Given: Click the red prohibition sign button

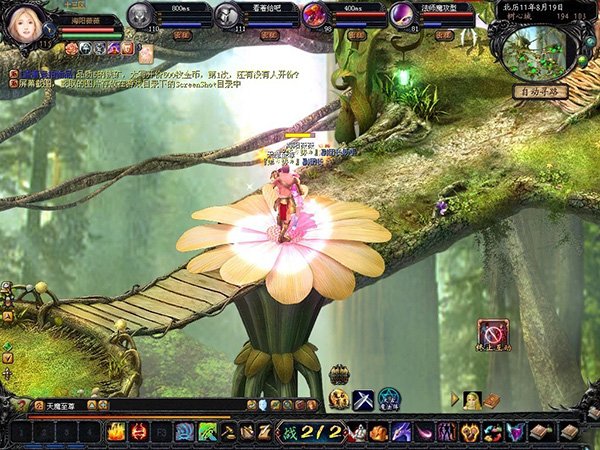Looking at the screenshot, I should [x=492, y=333].
